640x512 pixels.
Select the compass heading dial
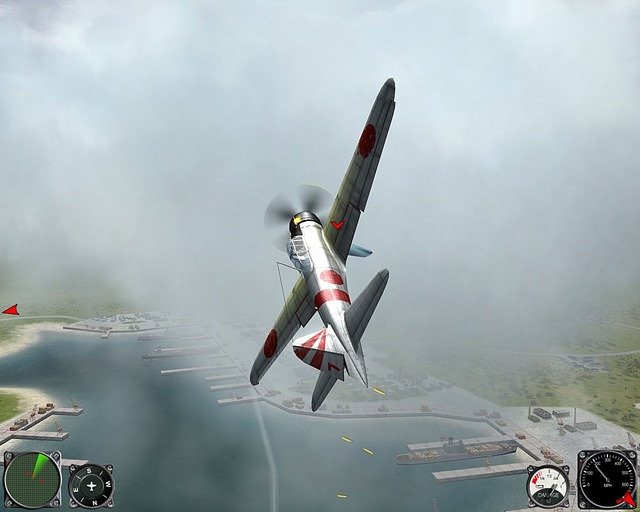tap(91, 485)
